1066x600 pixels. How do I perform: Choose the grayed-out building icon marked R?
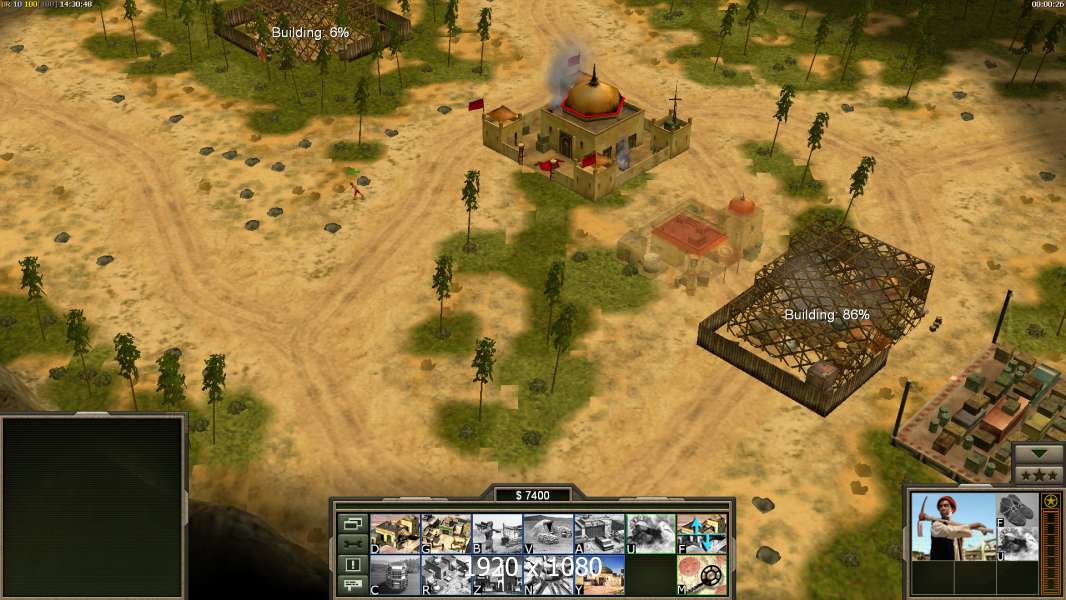[446, 575]
